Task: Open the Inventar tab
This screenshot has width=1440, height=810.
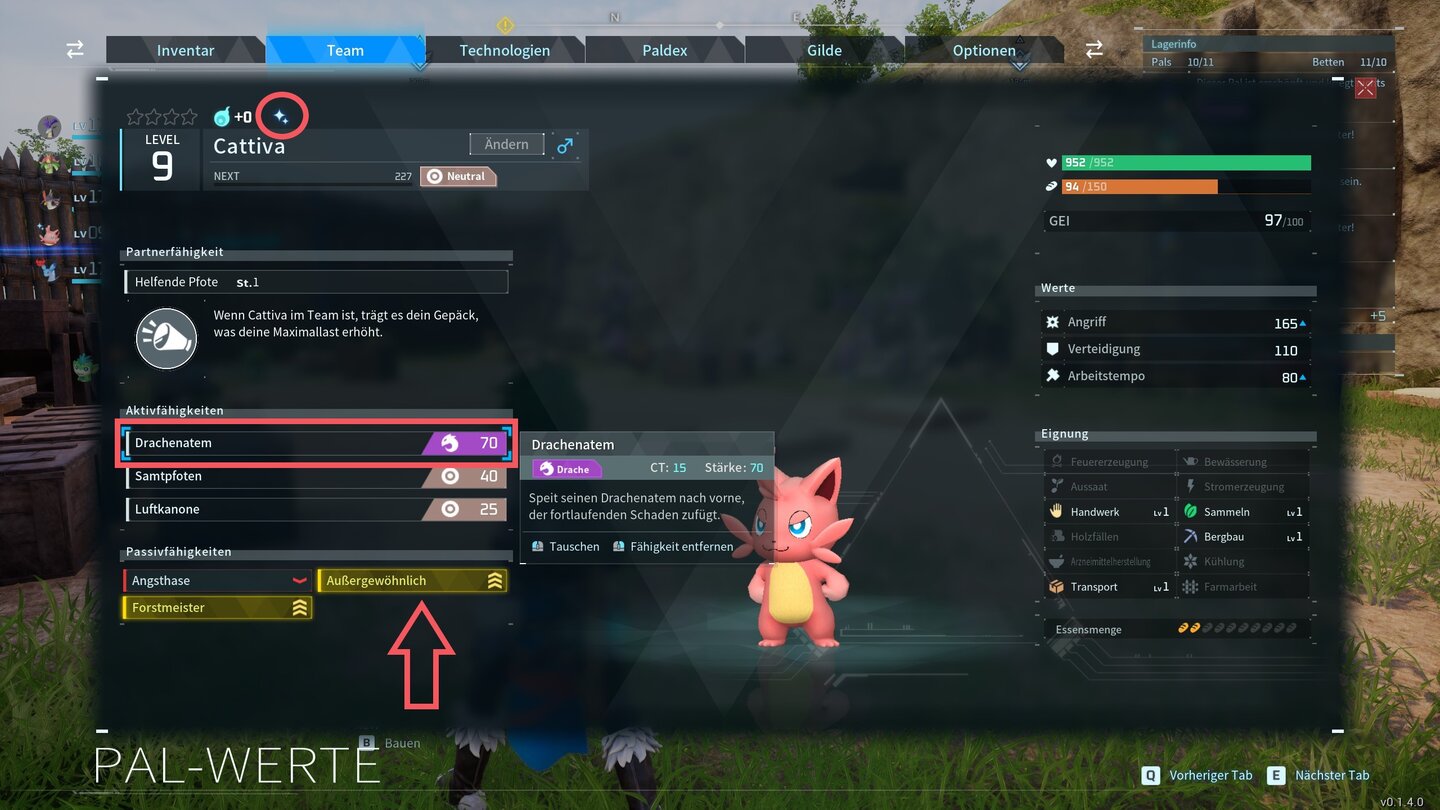Action: (x=185, y=49)
